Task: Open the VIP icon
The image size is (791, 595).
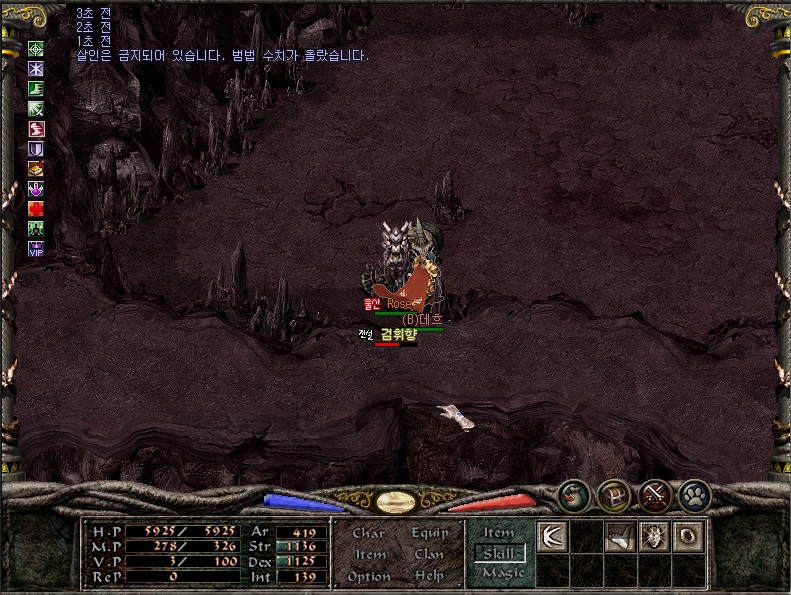Action: click(x=36, y=249)
